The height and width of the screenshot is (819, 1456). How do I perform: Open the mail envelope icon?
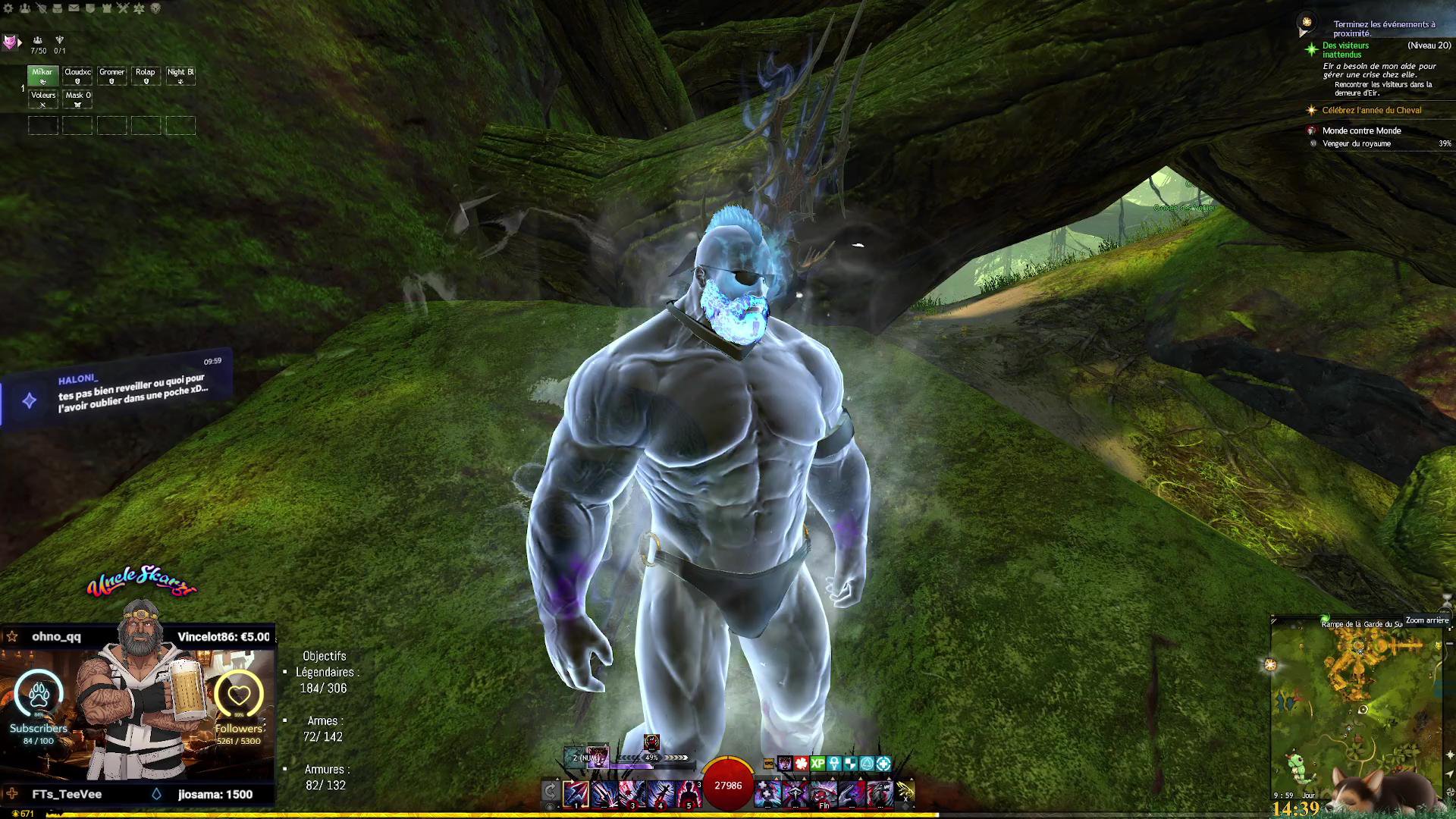pyautogui.click(x=74, y=8)
